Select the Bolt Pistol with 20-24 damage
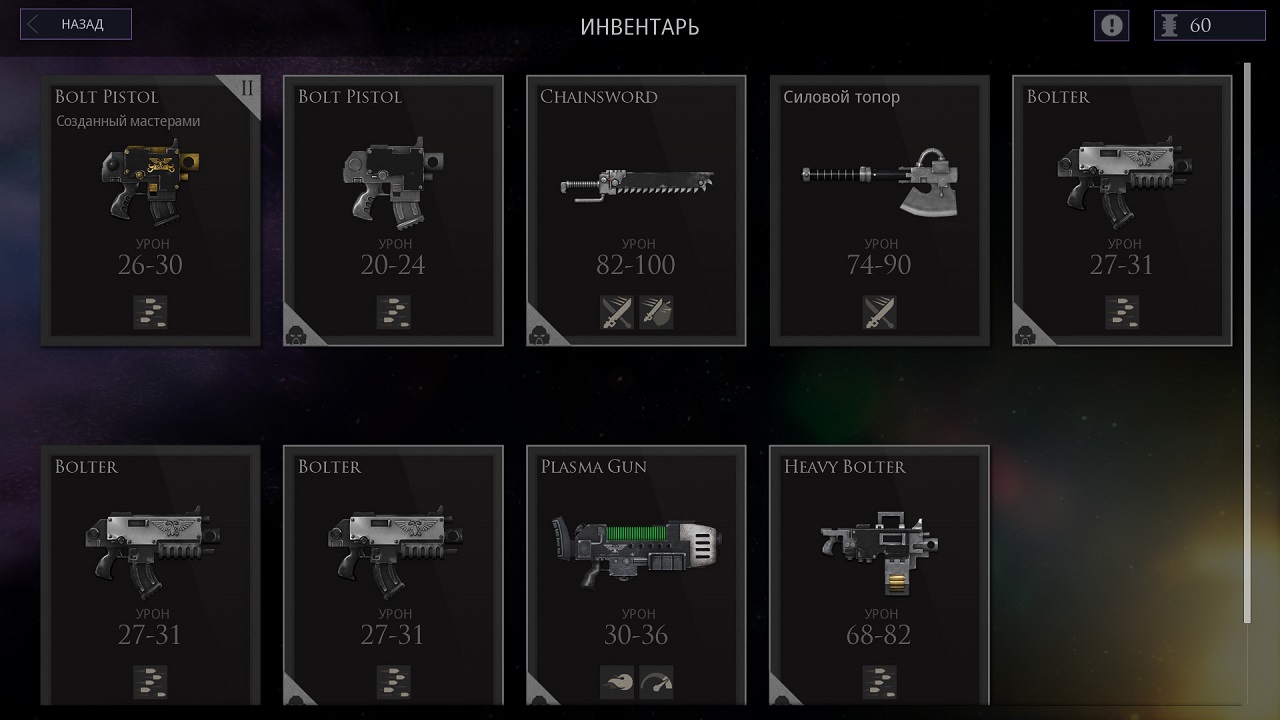1280x720 pixels. click(x=393, y=210)
